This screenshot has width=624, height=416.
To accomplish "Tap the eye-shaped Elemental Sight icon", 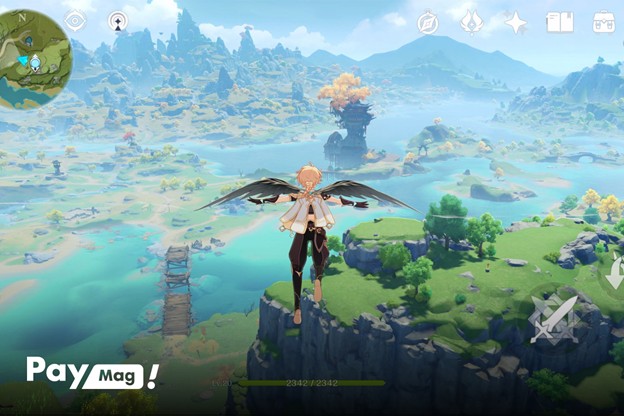I will click(x=75, y=21).
